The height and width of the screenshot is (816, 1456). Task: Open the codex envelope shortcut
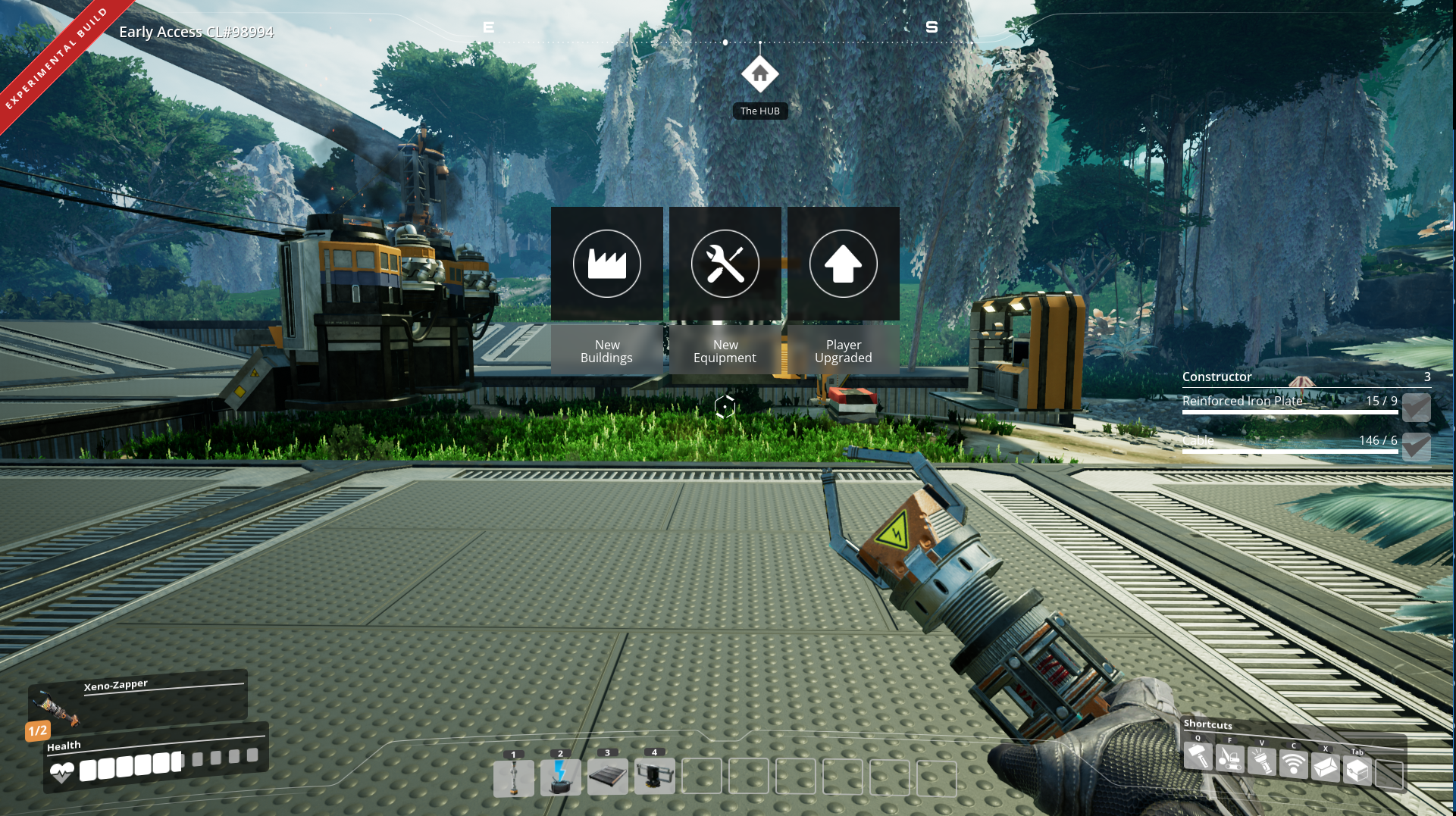click(x=1325, y=768)
